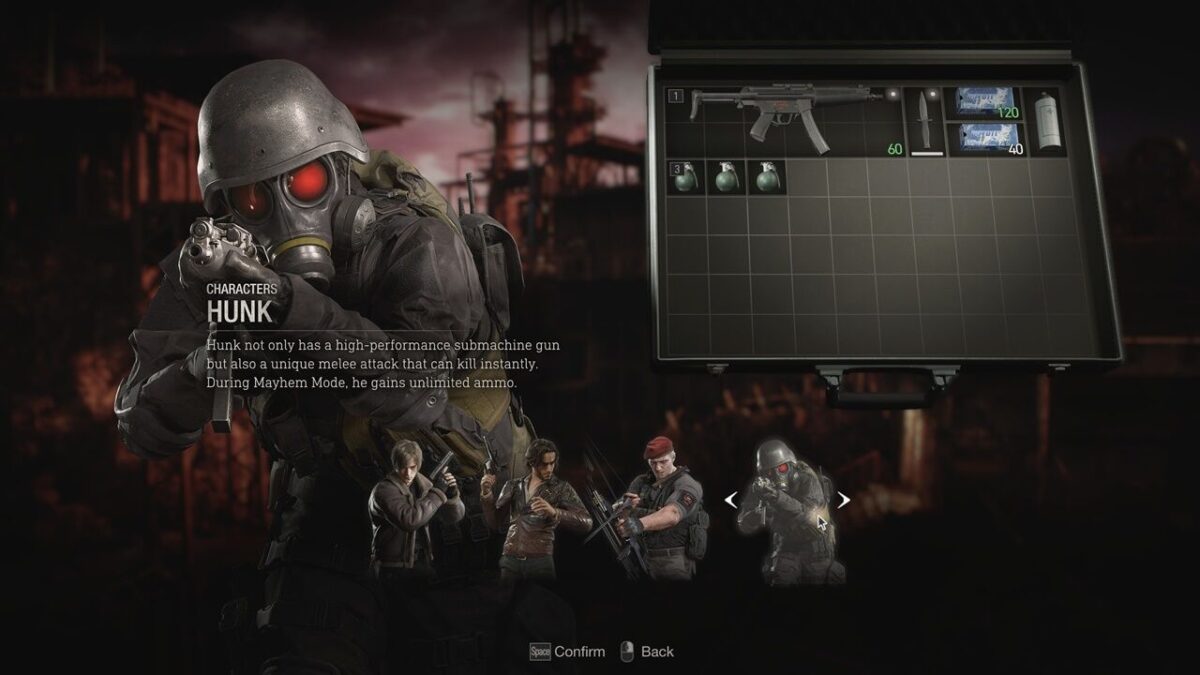
Task: Click the left arrow beside Hunk
Action: coord(731,500)
